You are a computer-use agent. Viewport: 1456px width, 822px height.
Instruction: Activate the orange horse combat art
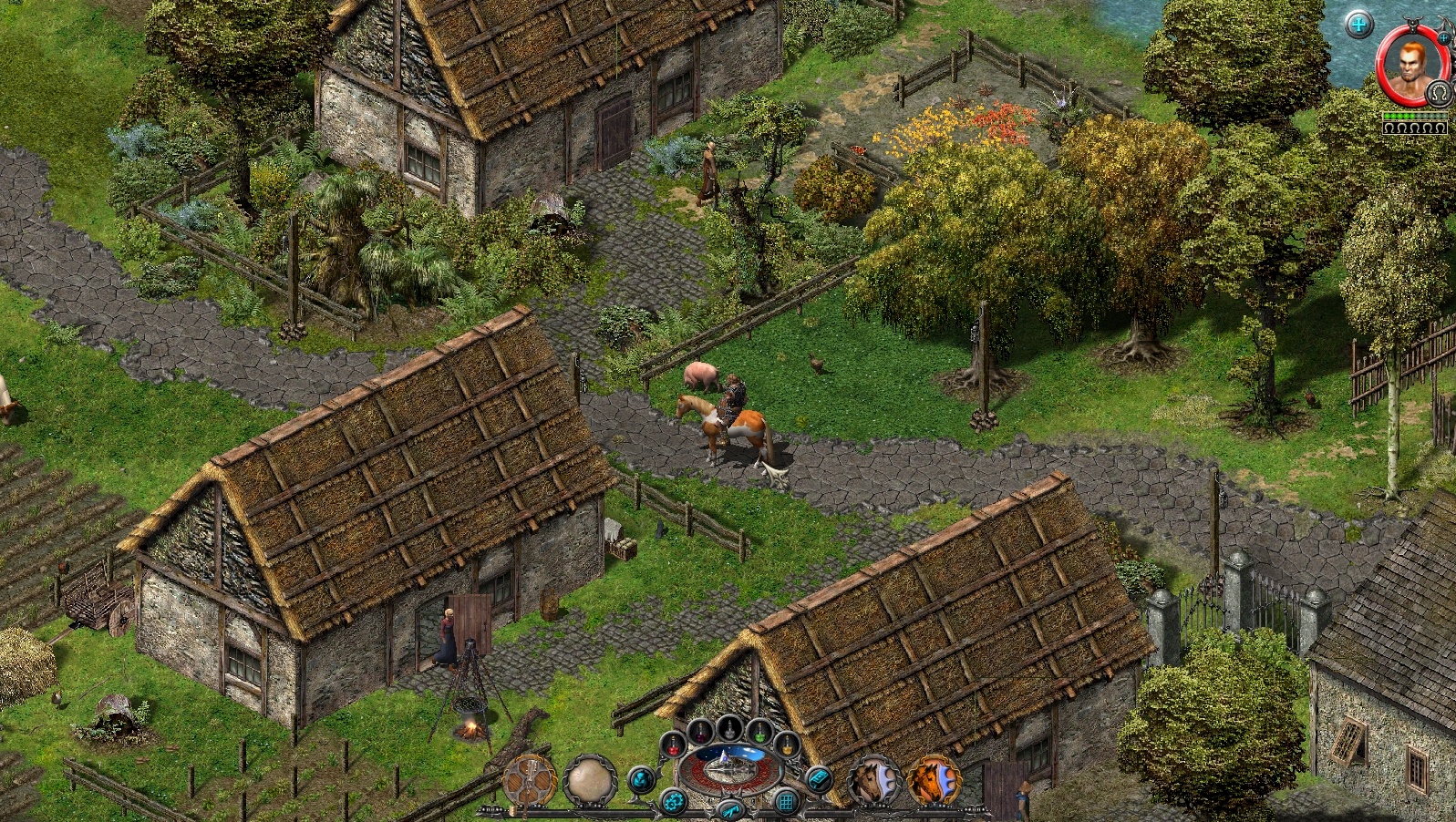[933, 782]
